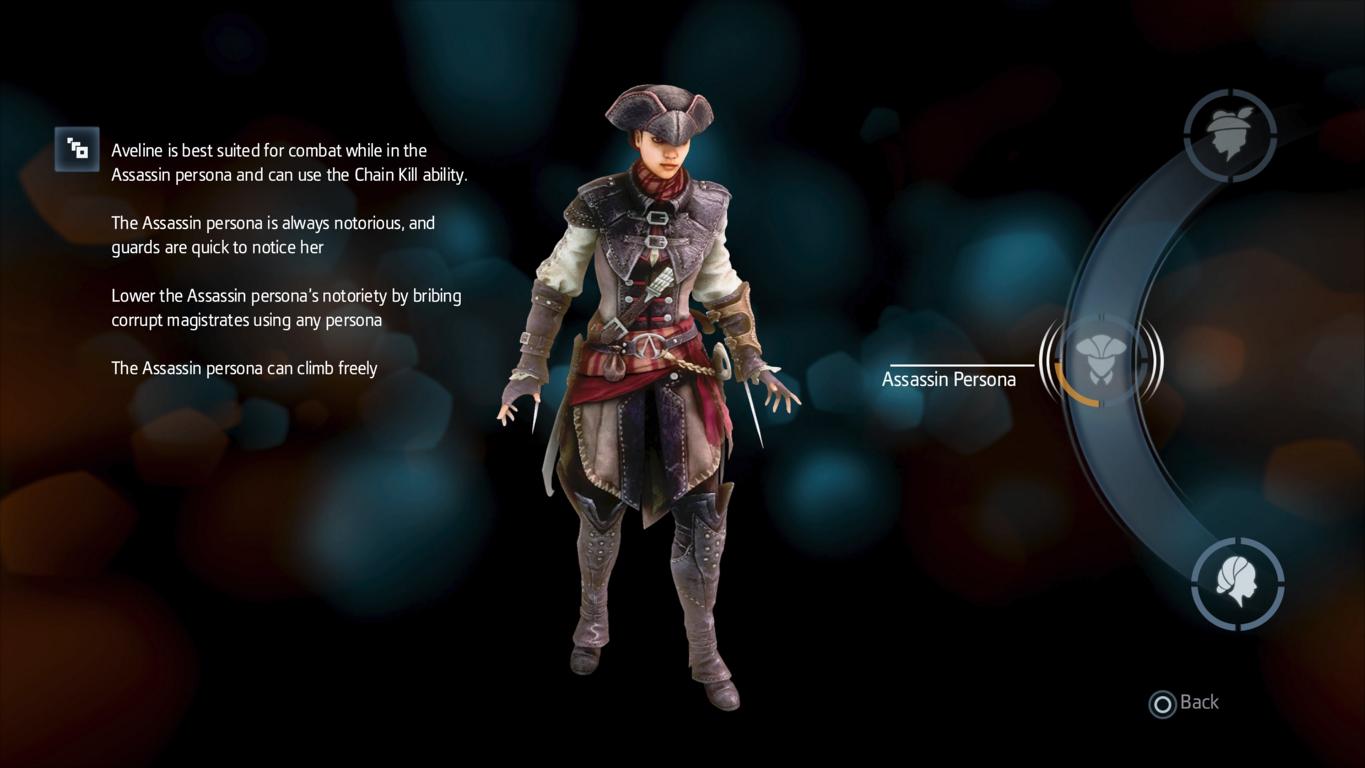
Task: Choose the highlighted Assassin Persona icon
Action: [x=1100, y=360]
